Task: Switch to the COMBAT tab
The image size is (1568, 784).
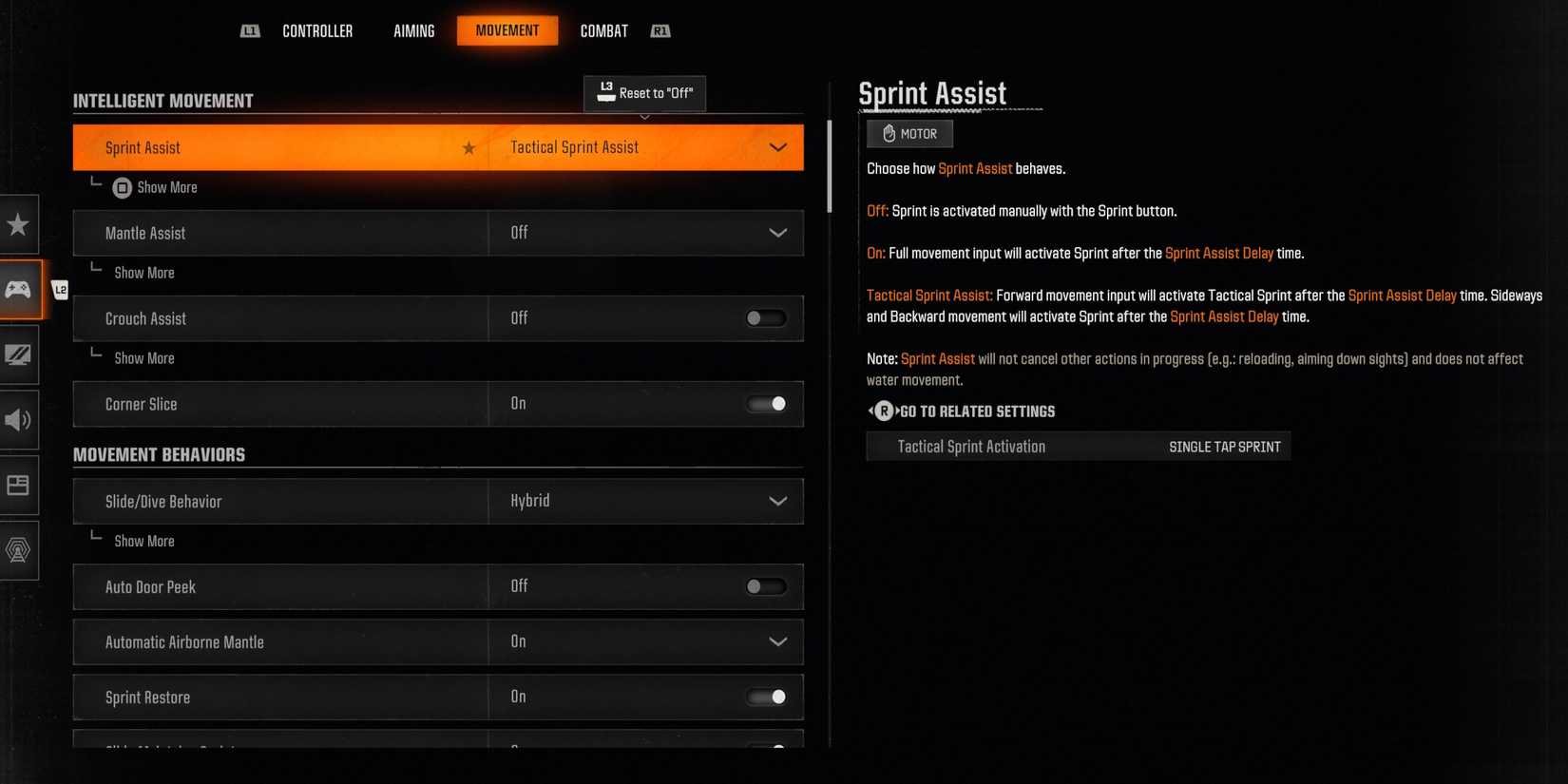Action: coord(603,29)
